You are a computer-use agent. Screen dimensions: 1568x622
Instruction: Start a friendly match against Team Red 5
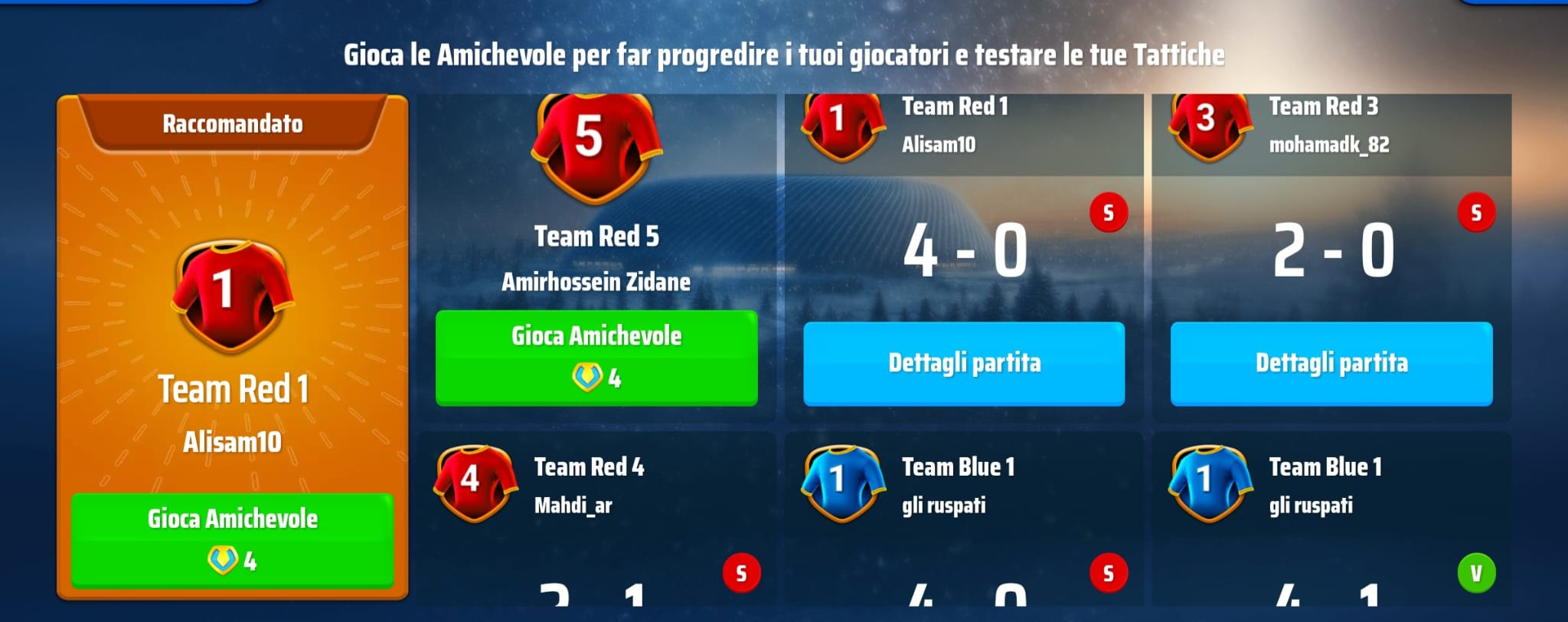[596, 357]
